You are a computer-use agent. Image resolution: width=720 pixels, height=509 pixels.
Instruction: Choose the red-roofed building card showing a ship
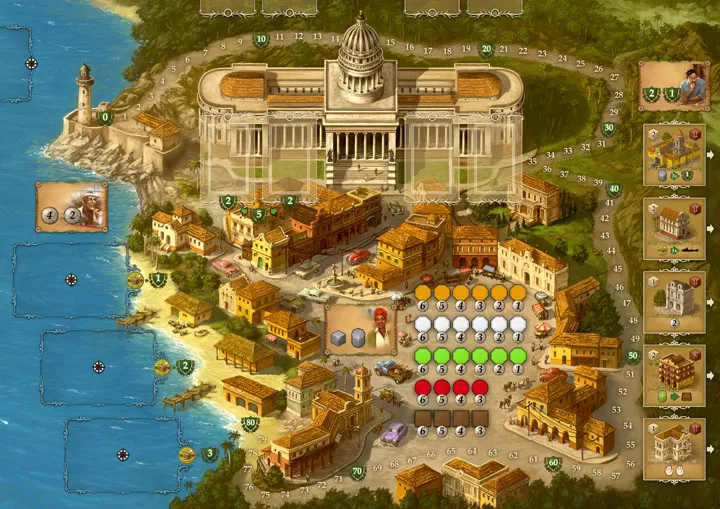[673, 229]
